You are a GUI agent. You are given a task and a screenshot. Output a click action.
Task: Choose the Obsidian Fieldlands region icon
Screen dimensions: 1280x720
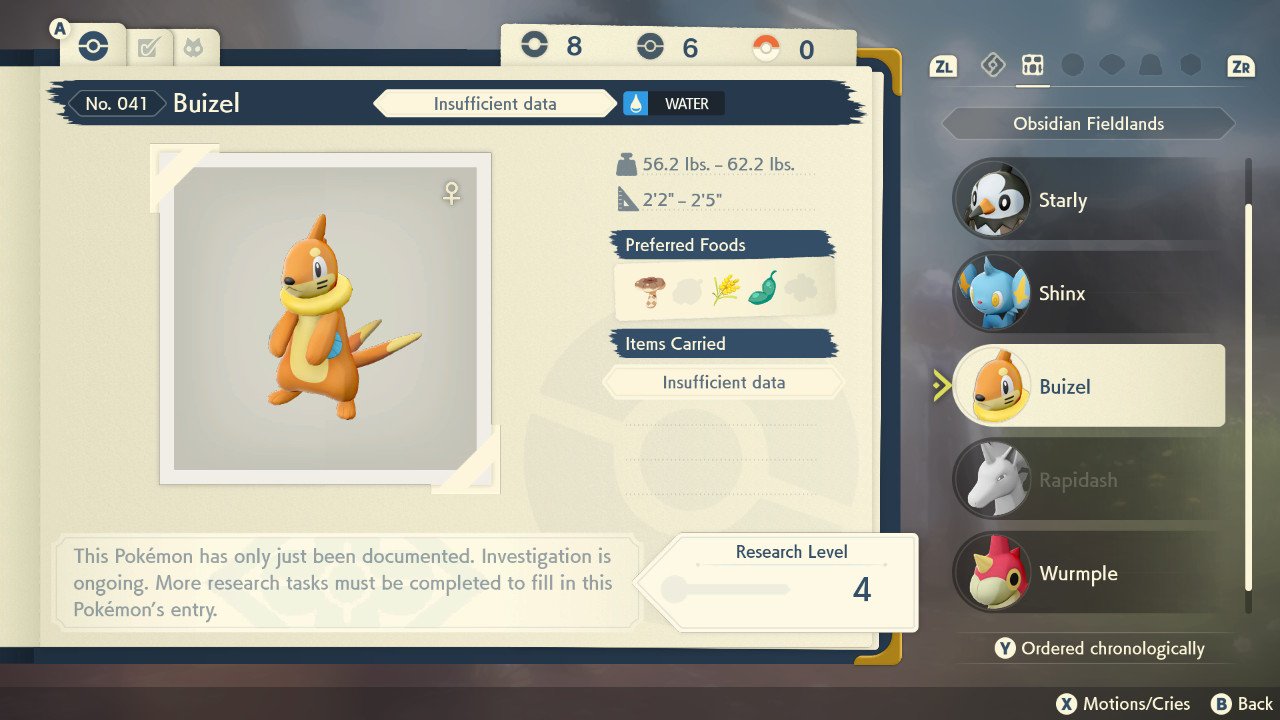[x=1032, y=66]
